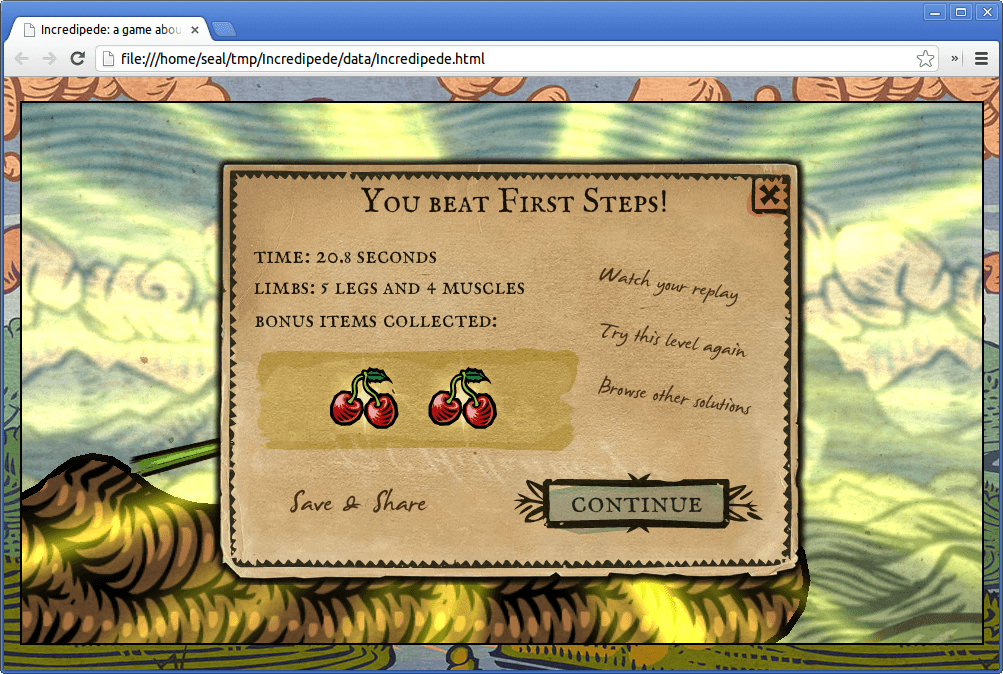Watch your replay
This screenshot has width=1003, height=674.
[668, 284]
